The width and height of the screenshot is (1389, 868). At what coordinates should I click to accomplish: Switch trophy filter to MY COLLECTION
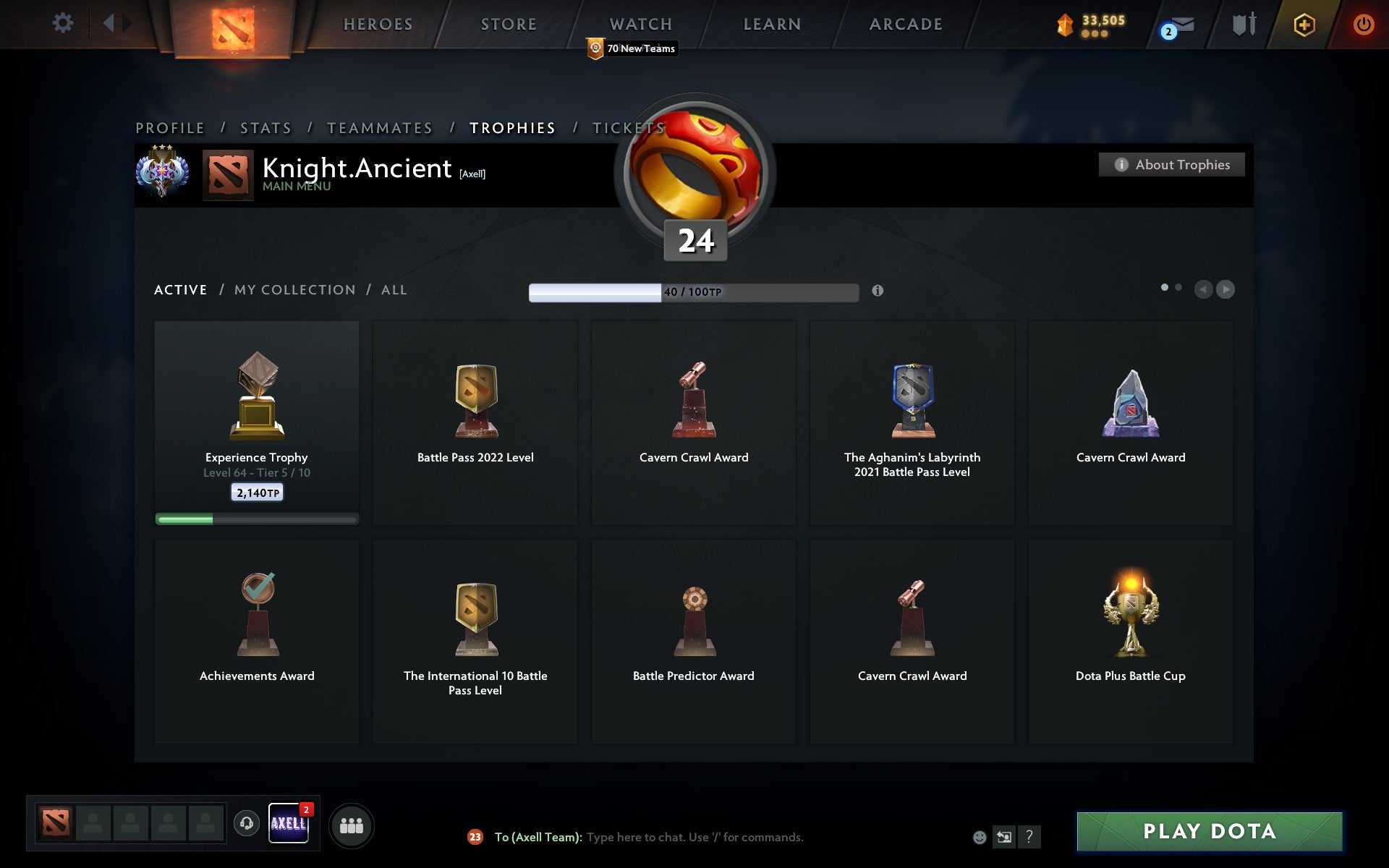pyautogui.click(x=294, y=289)
